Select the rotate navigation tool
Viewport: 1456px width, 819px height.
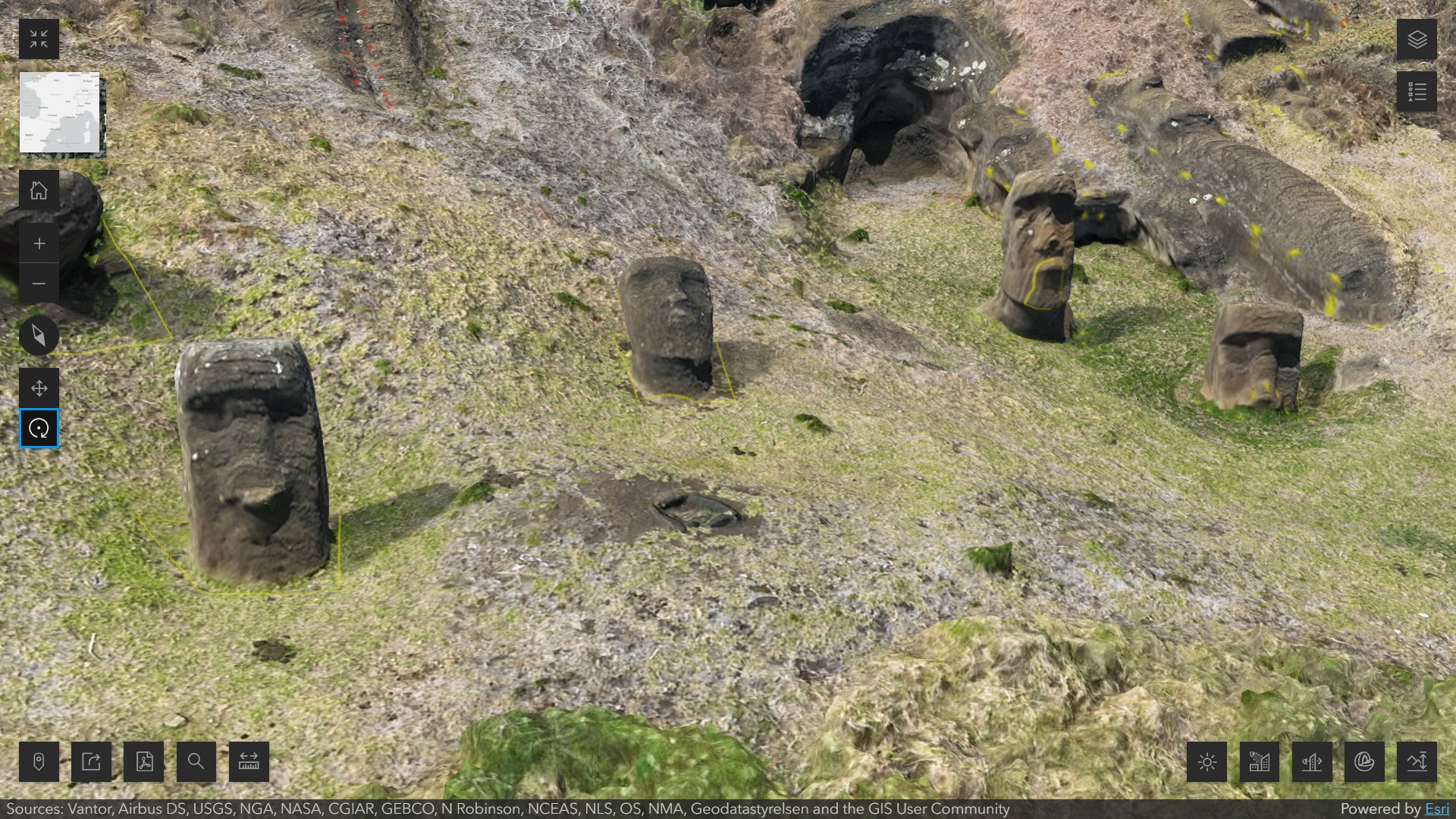coord(39,428)
